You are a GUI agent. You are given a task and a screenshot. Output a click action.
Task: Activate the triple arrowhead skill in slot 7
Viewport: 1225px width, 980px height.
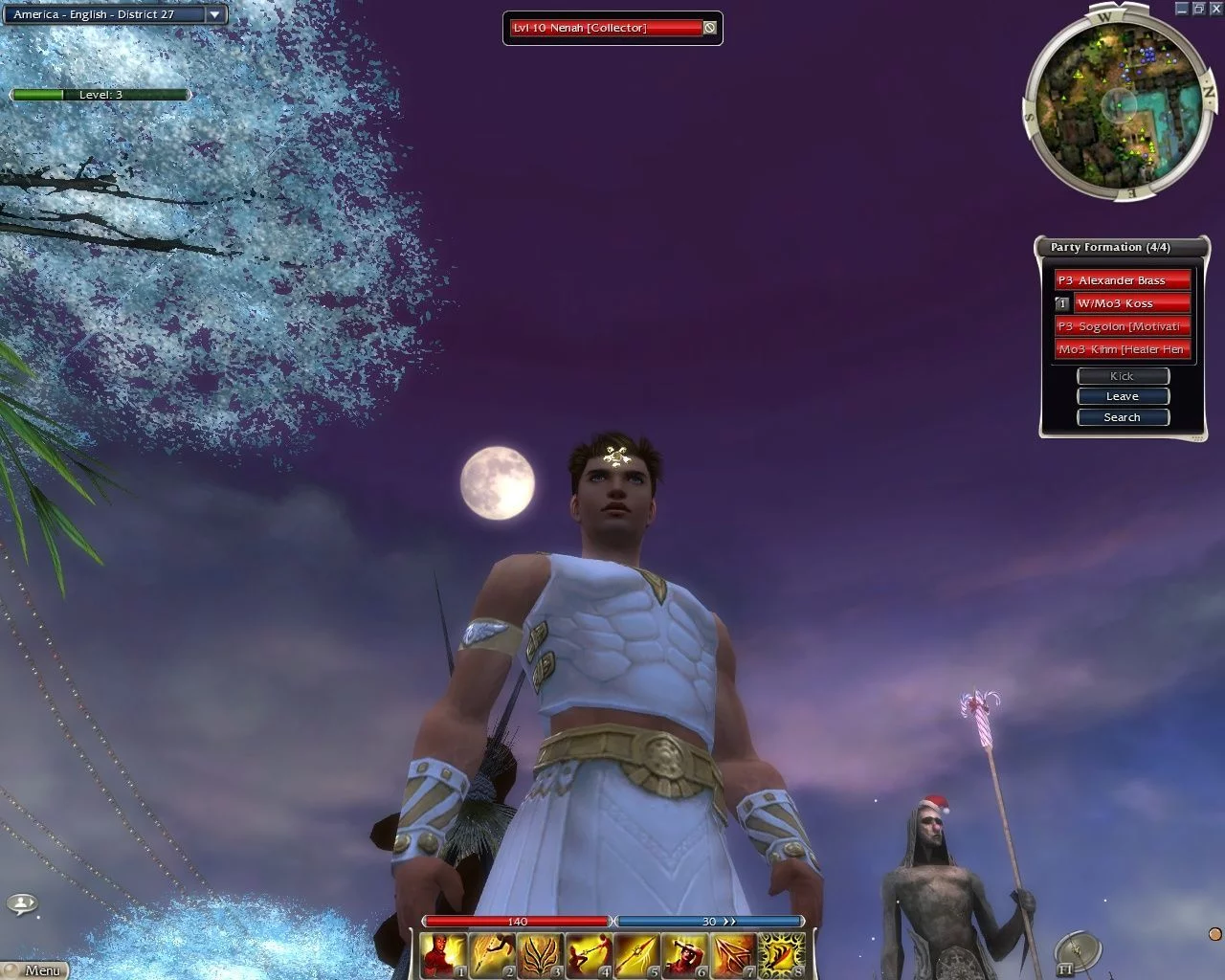click(733, 955)
